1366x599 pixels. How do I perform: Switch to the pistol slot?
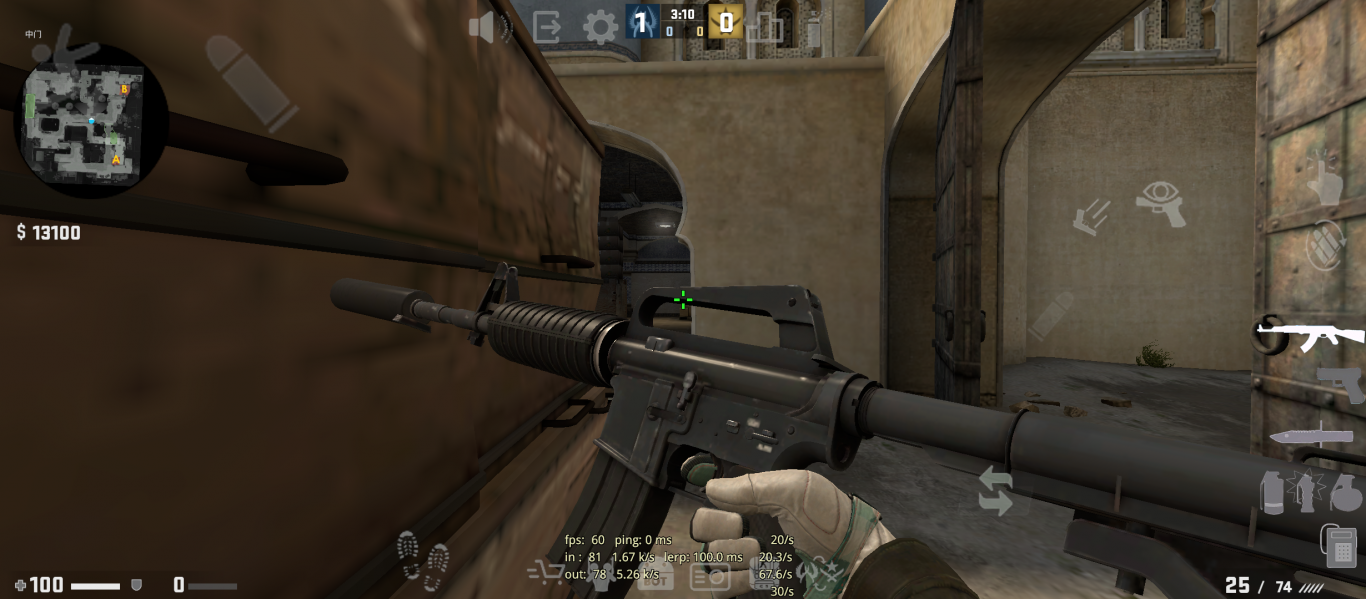pyautogui.click(x=1340, y=385)
